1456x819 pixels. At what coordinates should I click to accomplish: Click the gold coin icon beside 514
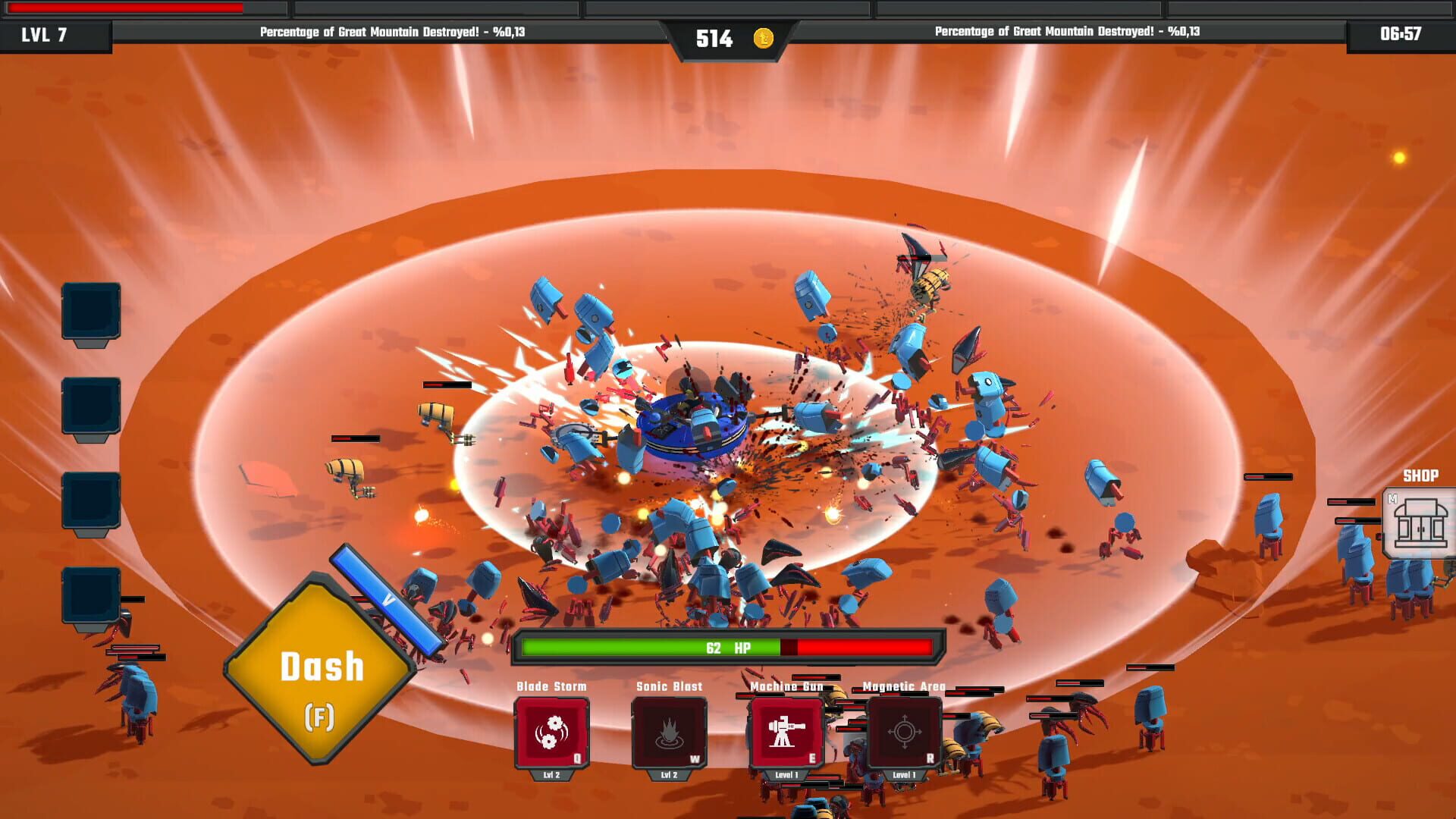coord(764,37)
